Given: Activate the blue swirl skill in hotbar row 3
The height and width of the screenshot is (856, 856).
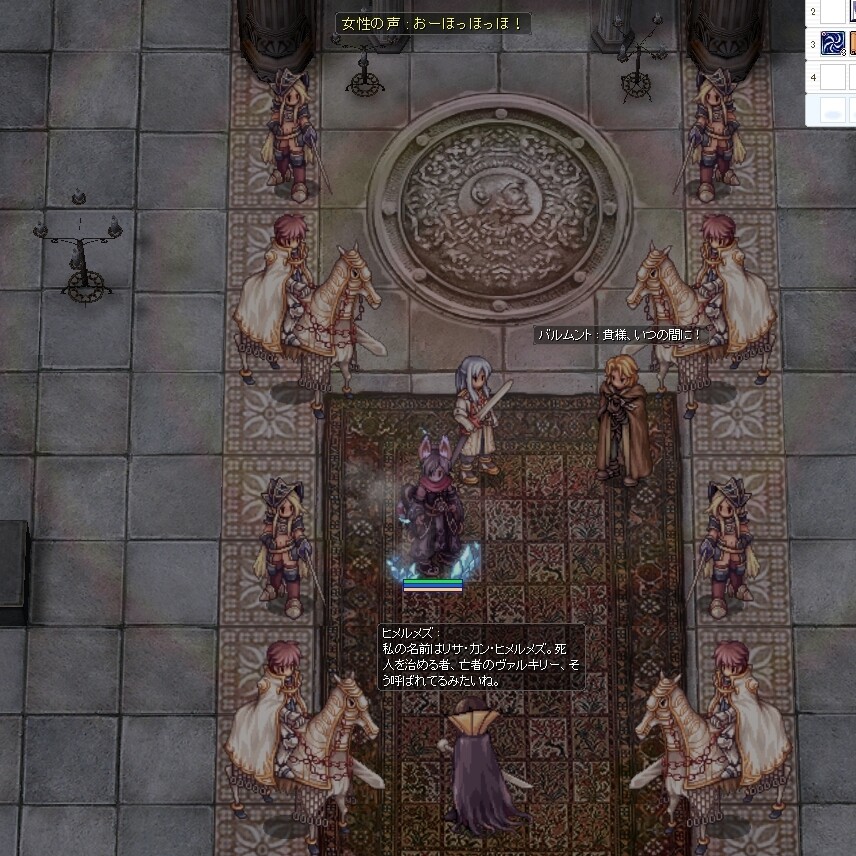Looking at the screenshot, I should tap(833, 43).
